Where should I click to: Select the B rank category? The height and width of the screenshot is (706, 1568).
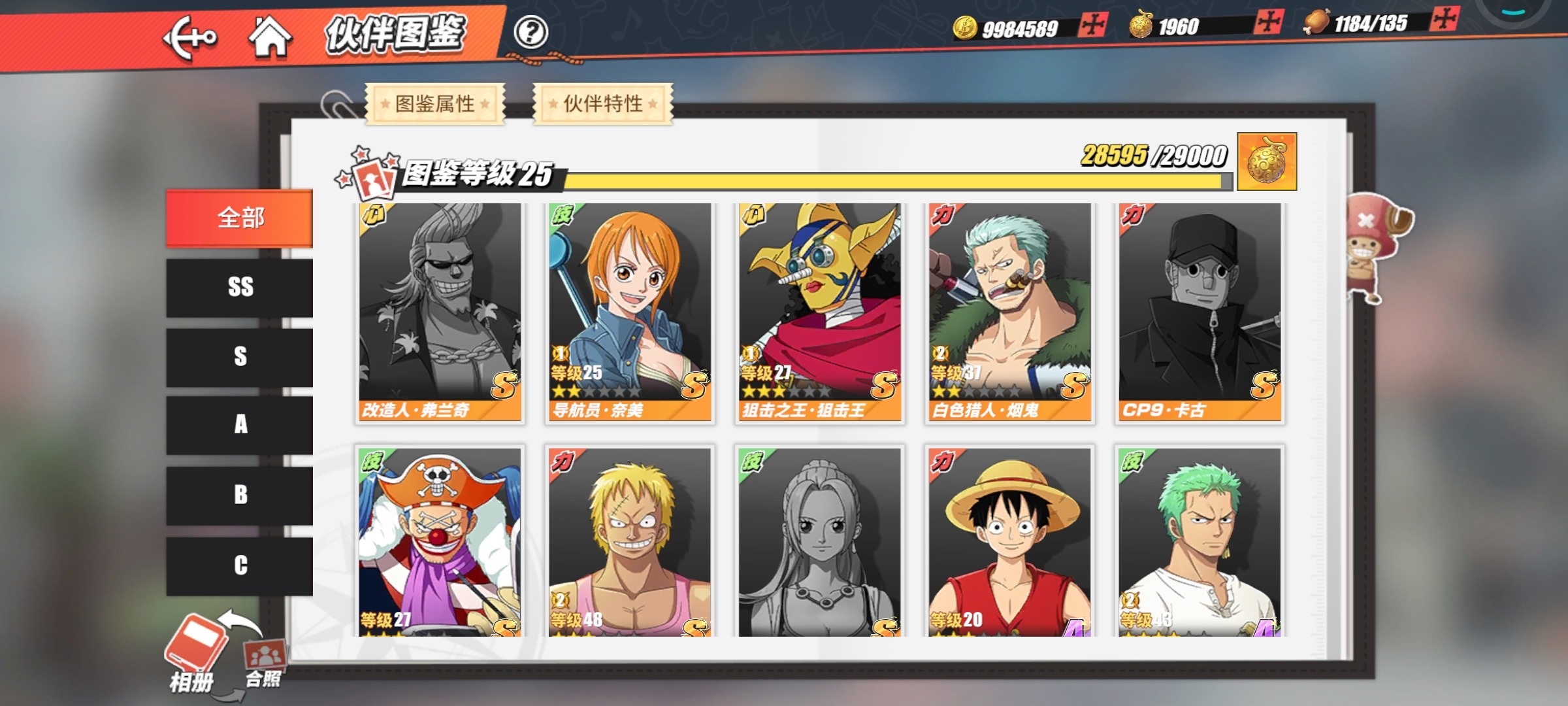pyautogui.click(x=240, y=495)
